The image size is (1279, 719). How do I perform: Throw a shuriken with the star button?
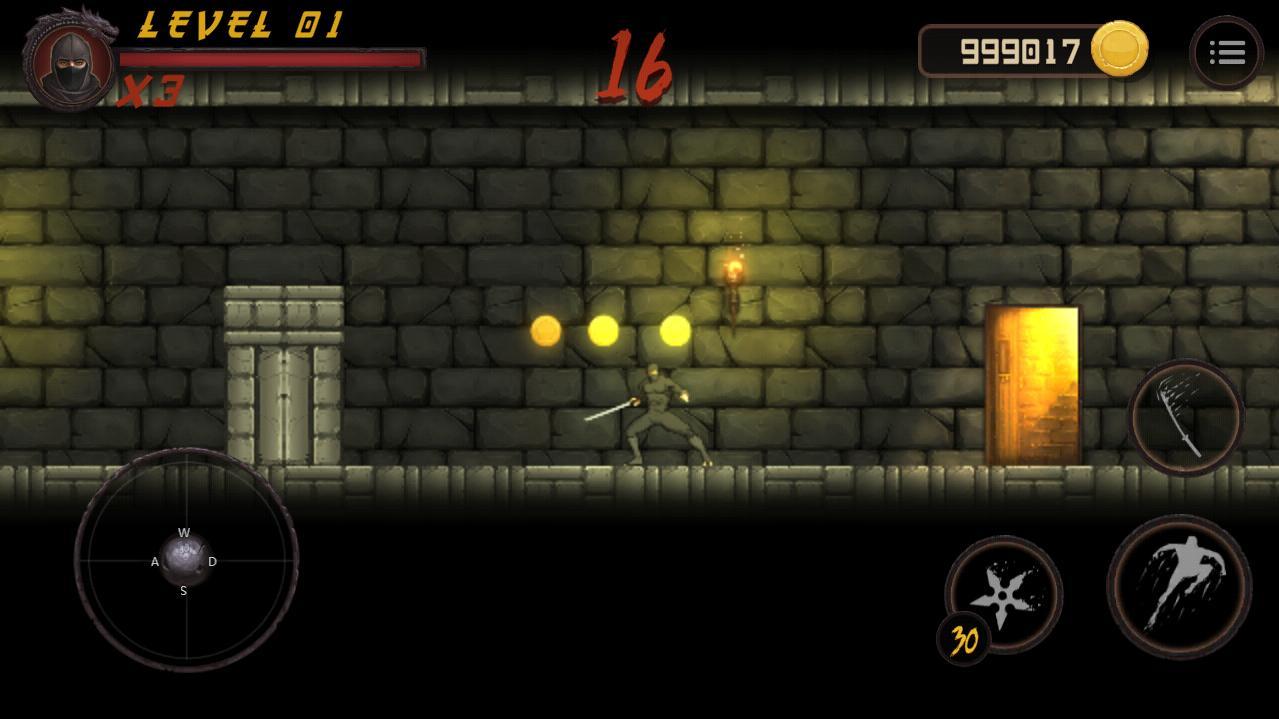point(1004,592)
